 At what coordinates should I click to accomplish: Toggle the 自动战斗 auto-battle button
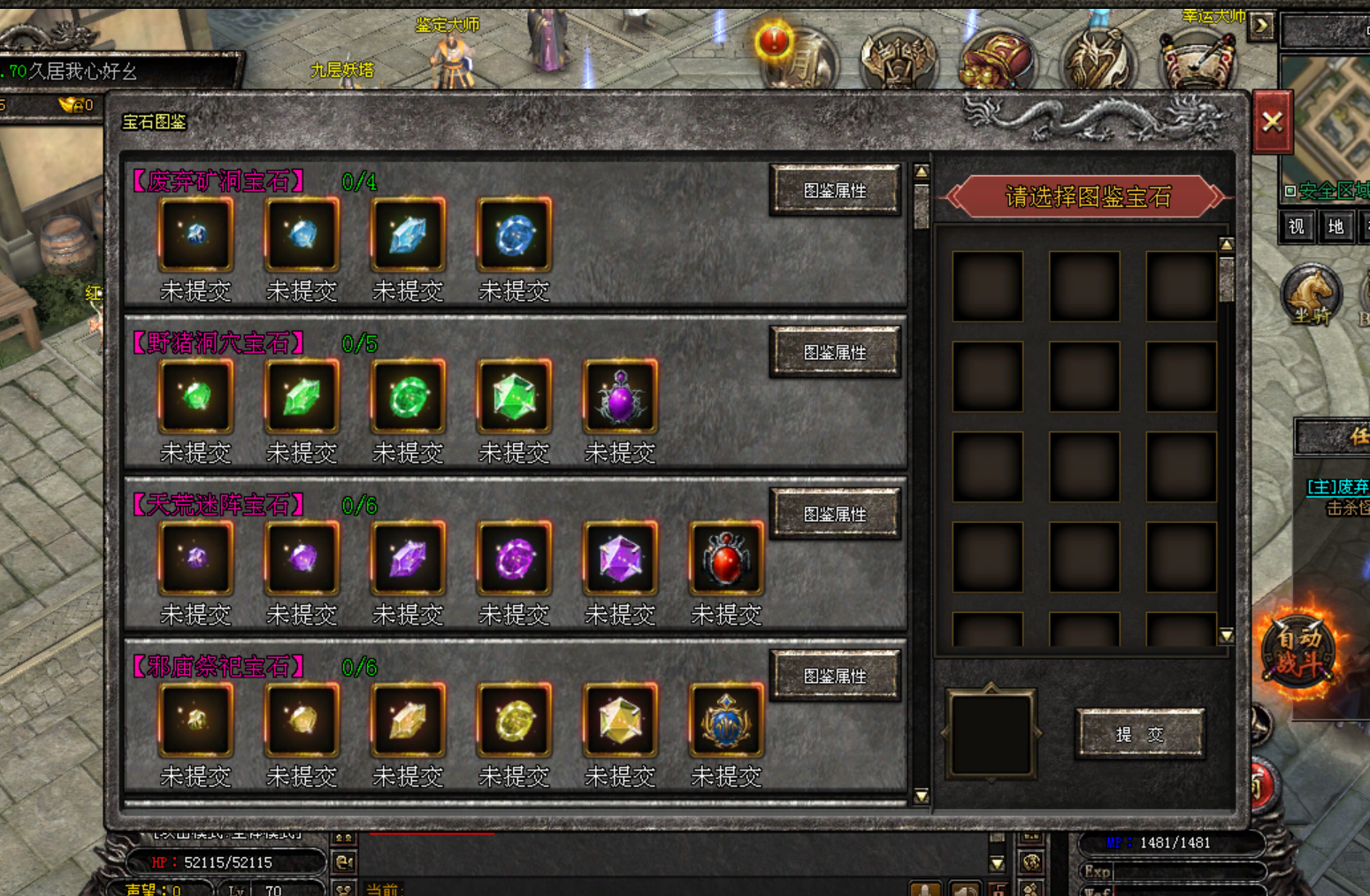(x=1297, y=652)
